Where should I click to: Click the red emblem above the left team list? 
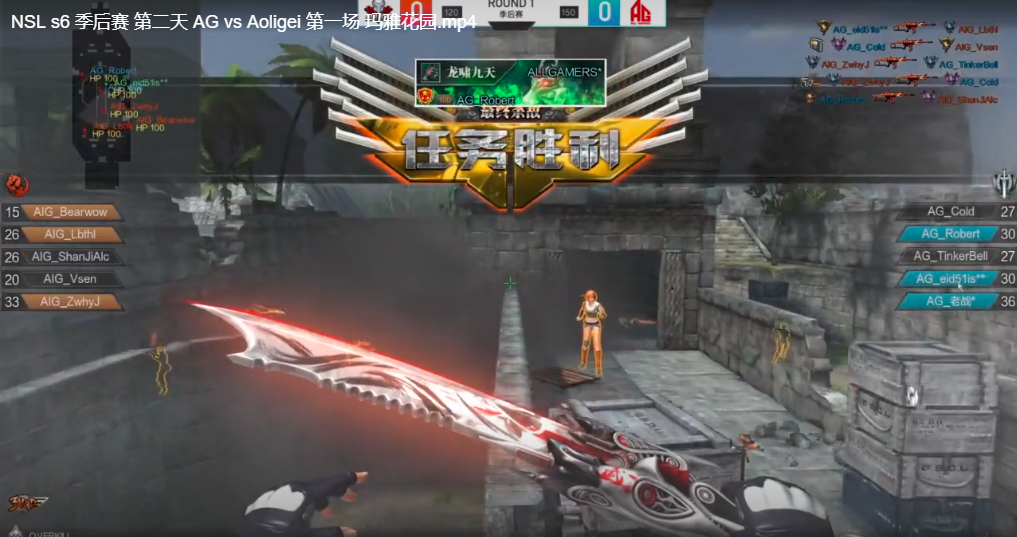[x=15, y=184]
